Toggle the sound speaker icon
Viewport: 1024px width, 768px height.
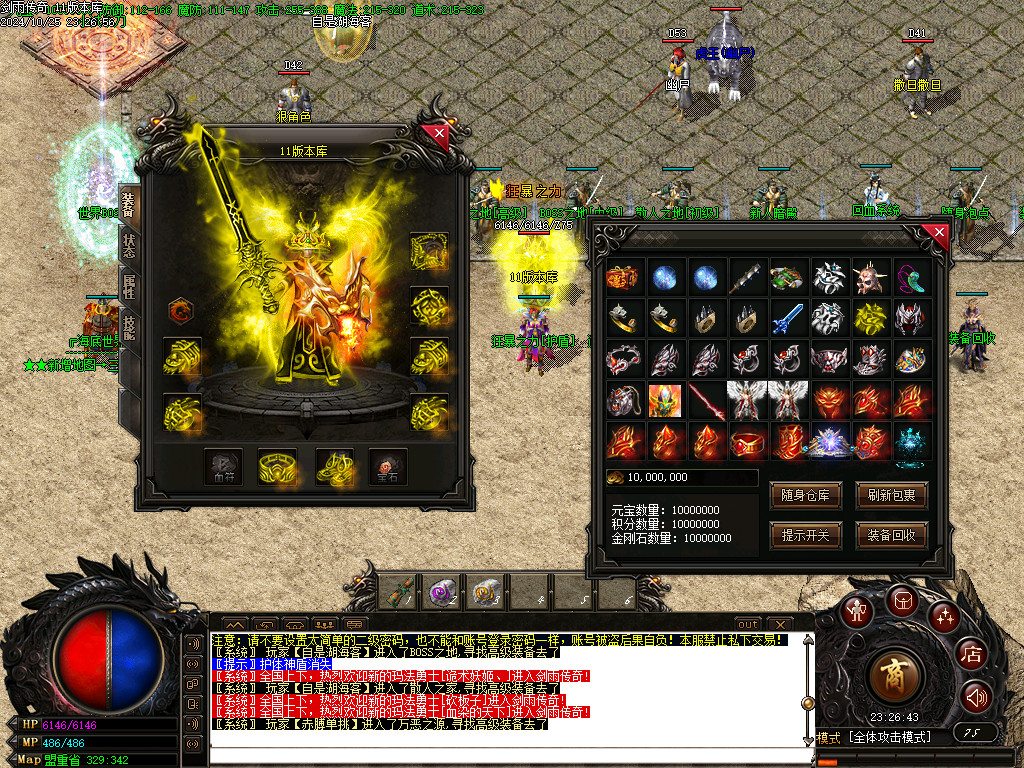pos(975,695)
